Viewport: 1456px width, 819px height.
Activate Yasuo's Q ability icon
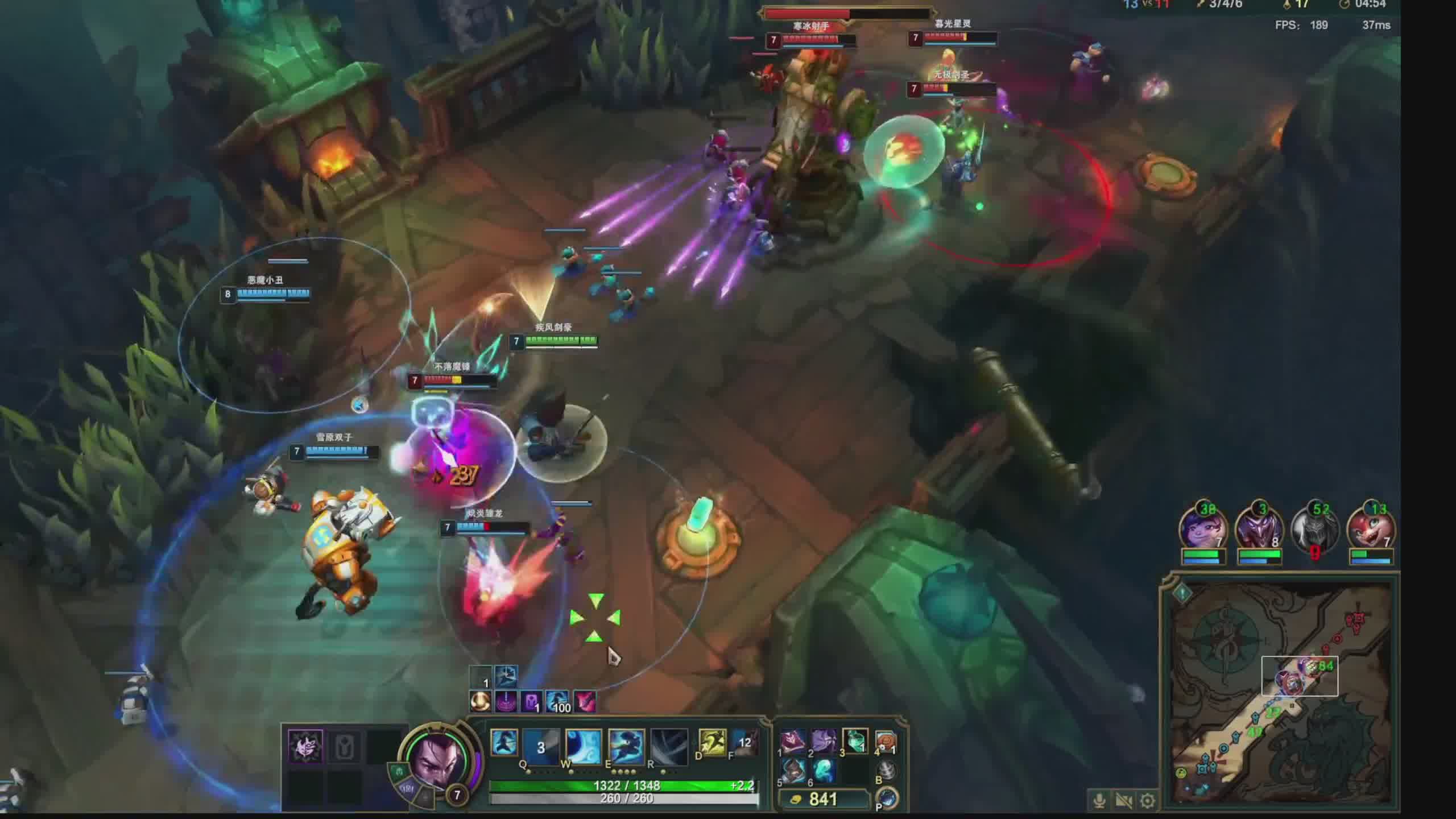coord(541,746)
